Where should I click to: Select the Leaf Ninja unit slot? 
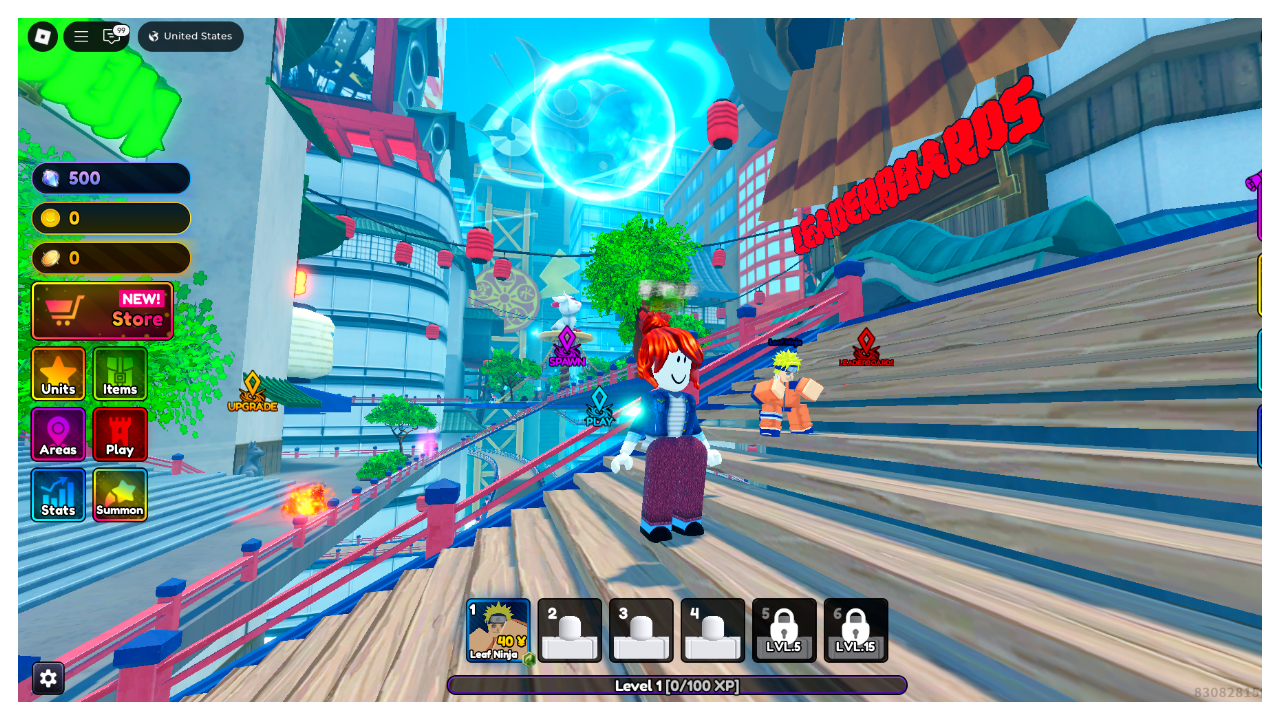pyautogui.click(x=498, y=630)
